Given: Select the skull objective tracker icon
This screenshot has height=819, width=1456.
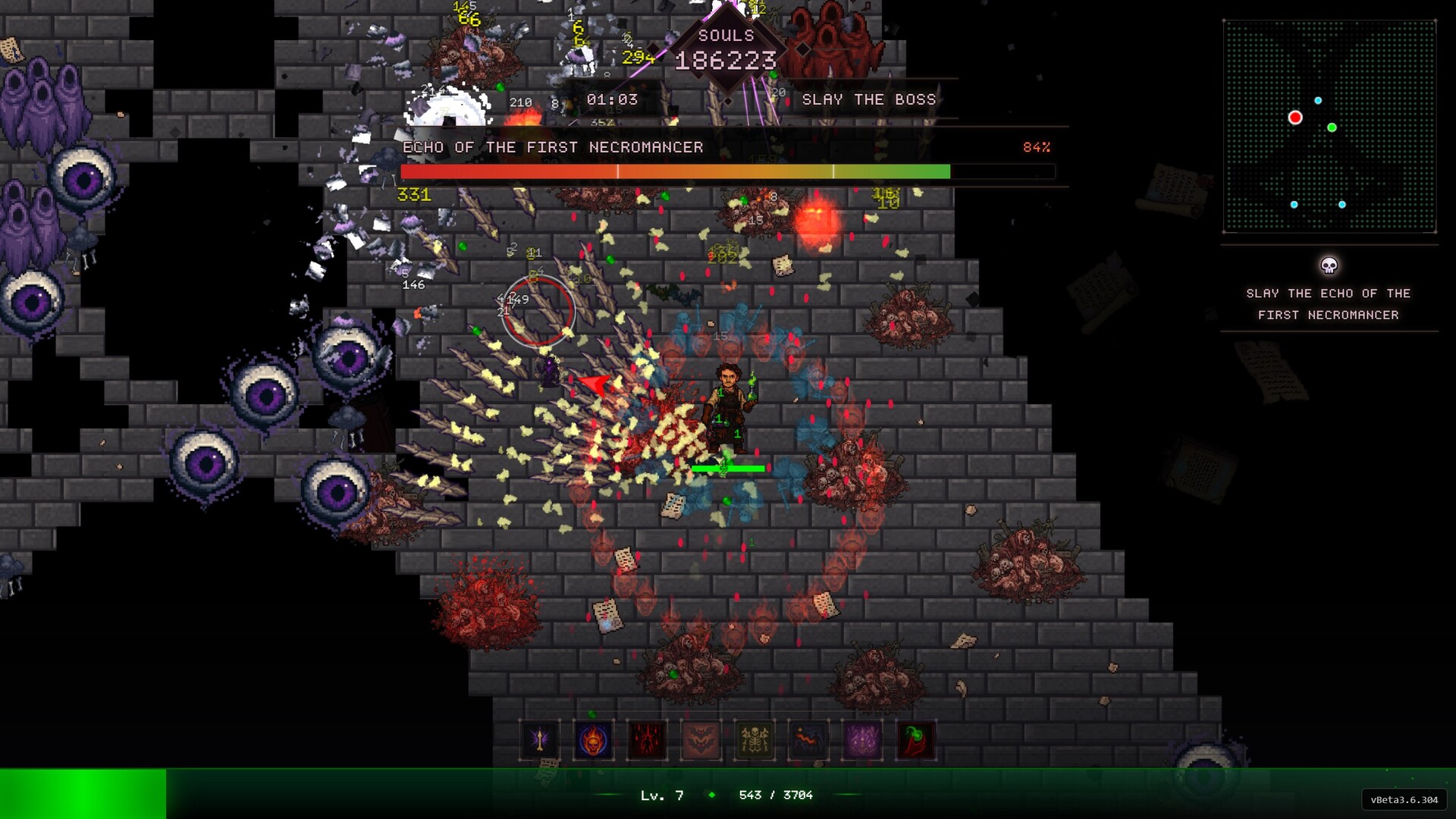Looking at the screenshot, I should pos(1329,265).
